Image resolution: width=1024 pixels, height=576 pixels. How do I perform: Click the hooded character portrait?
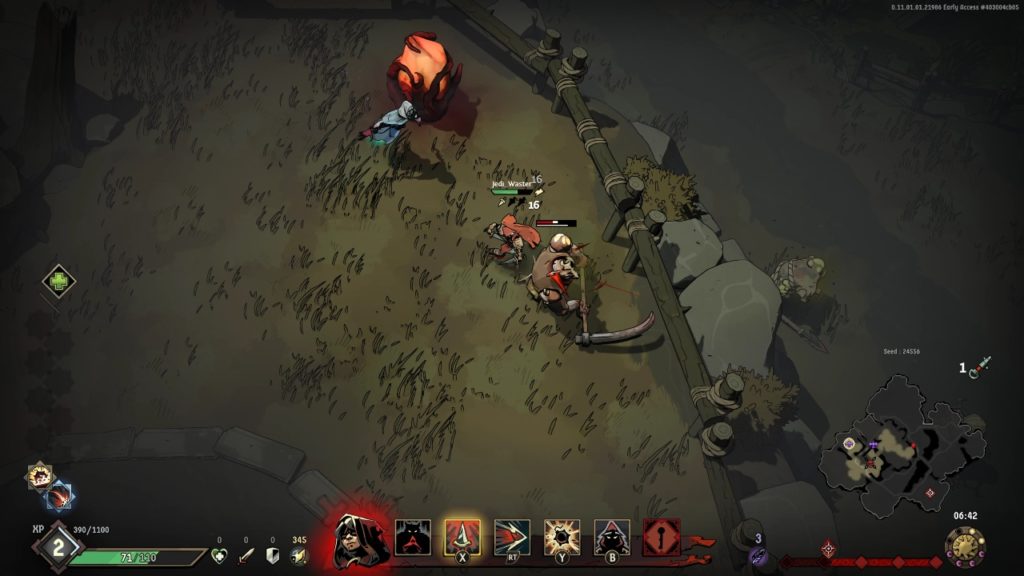click(355, 538)
